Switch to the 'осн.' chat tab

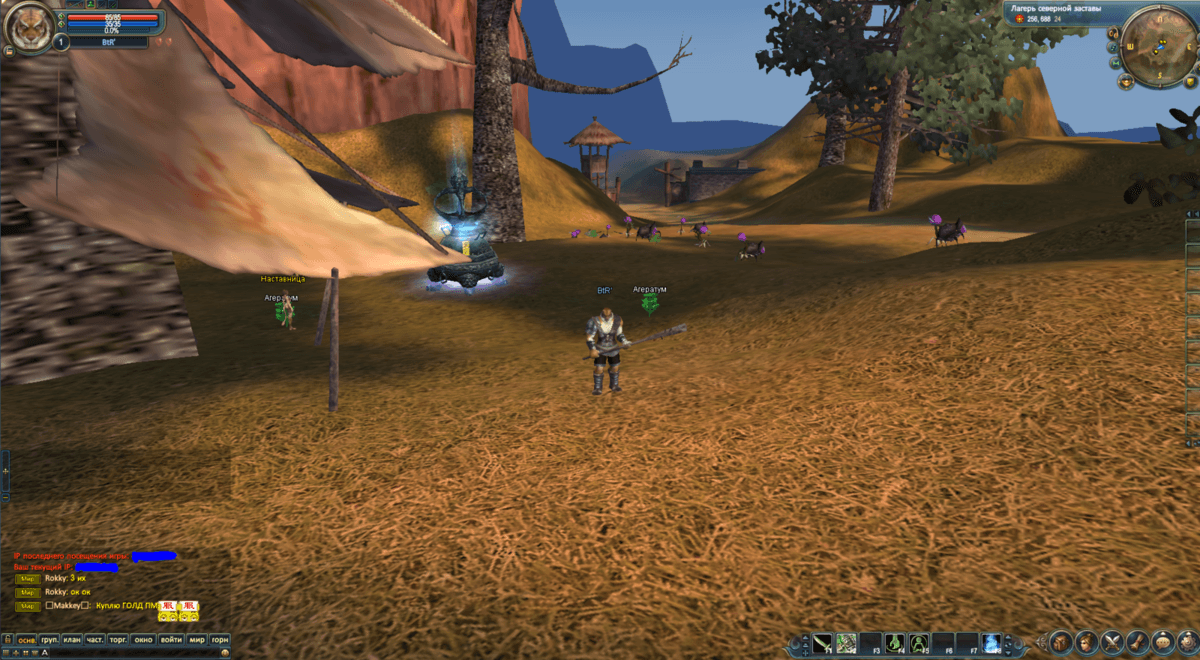click(26, 639)
